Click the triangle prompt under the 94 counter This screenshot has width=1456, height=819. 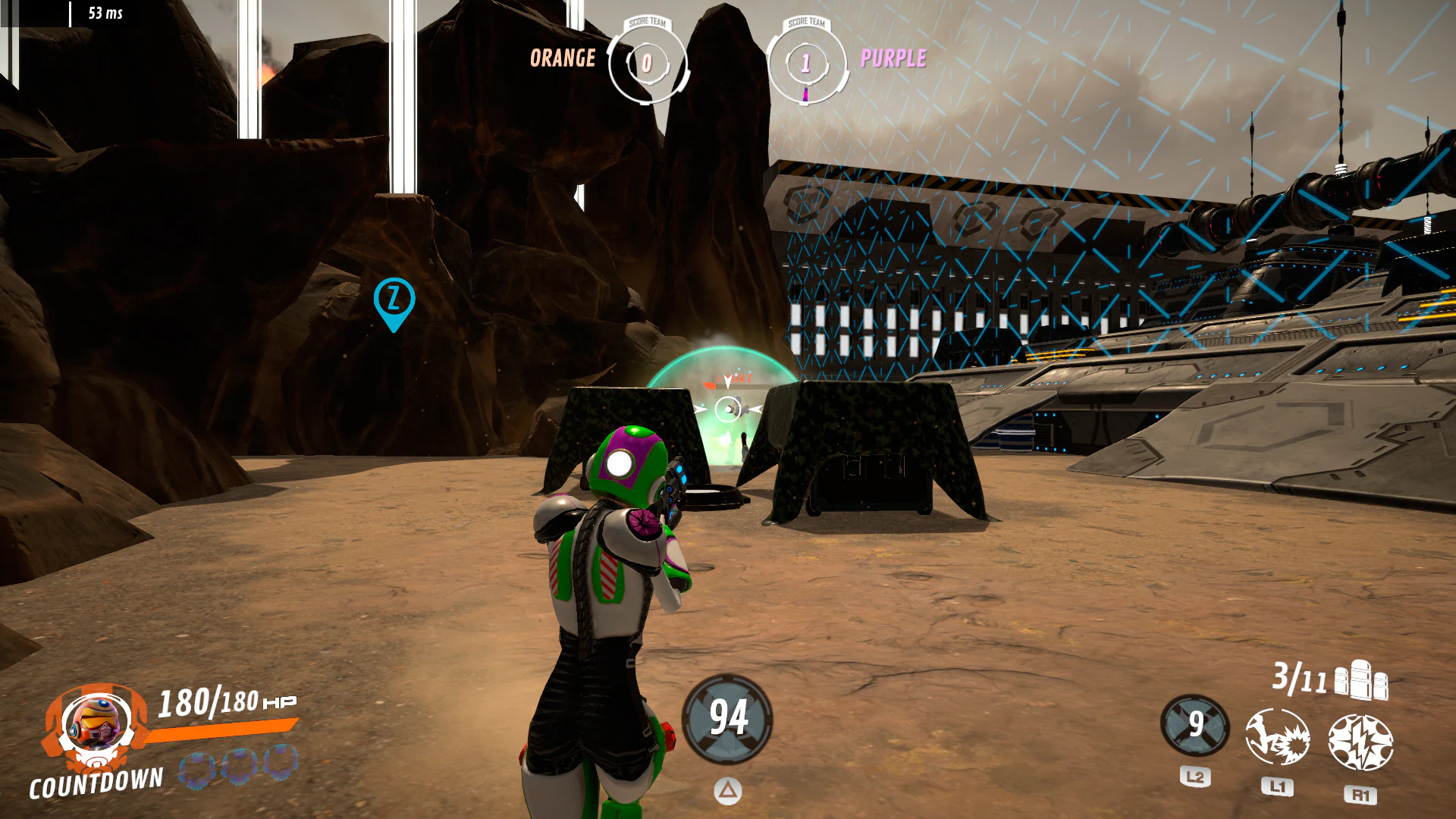pos(727,790)
